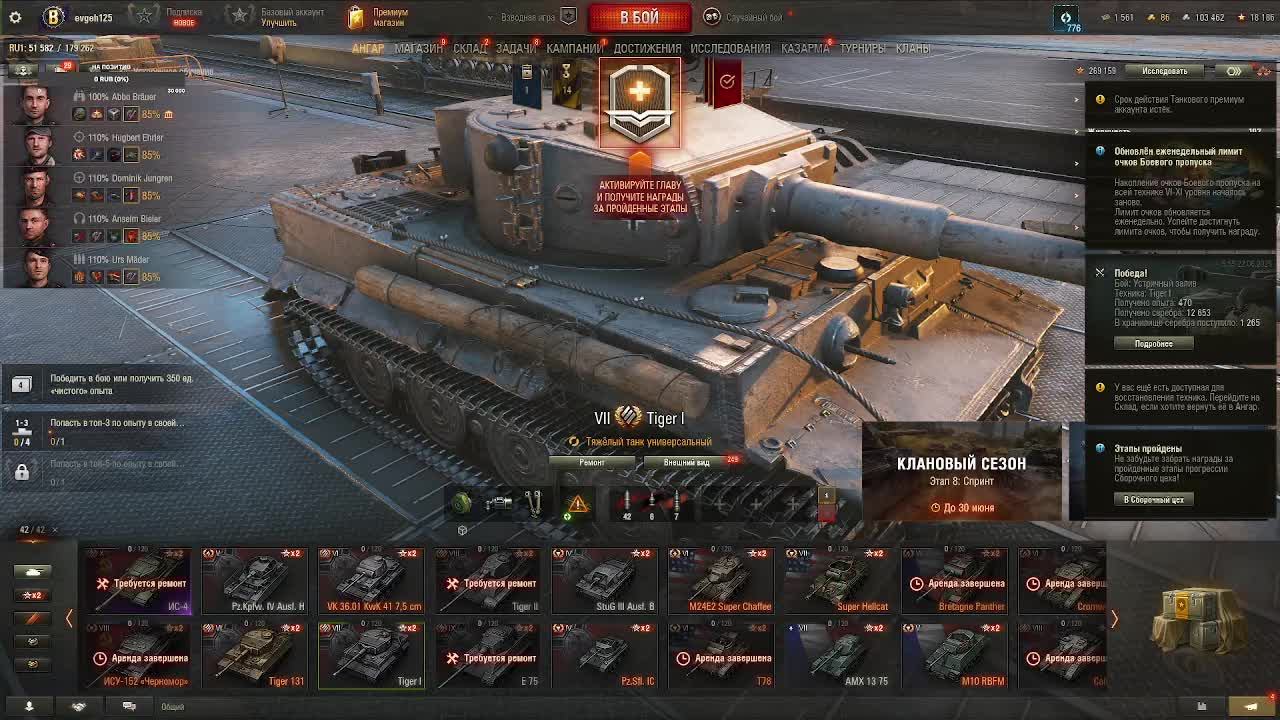The image size is (1280, 720).
Task: Toggle the ribbon vehicle filter in carousel sidebar
Action: (x=33, y=618)
